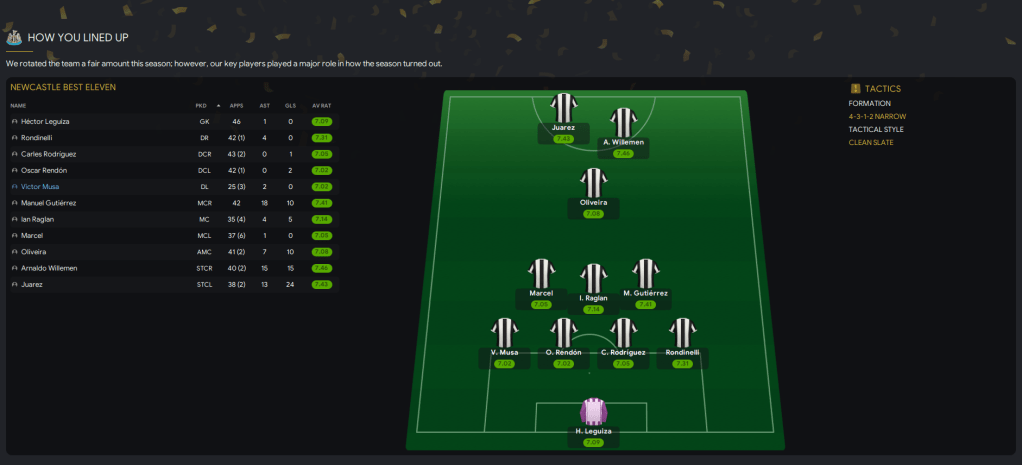Open Rondinelli's row in the player list
This screenshot has width=1022, height=465.
[38, 137]
